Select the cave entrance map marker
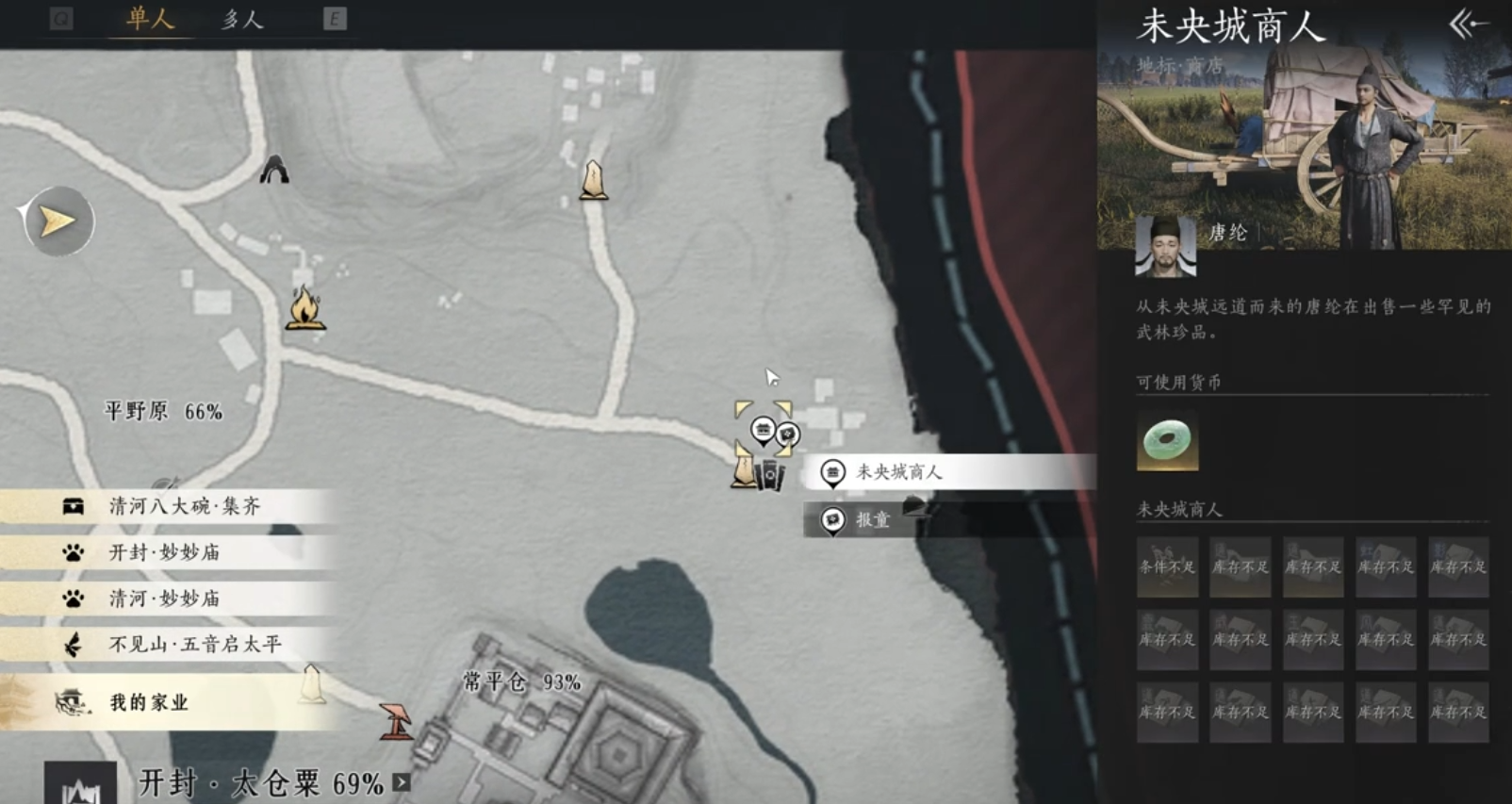 274,170
